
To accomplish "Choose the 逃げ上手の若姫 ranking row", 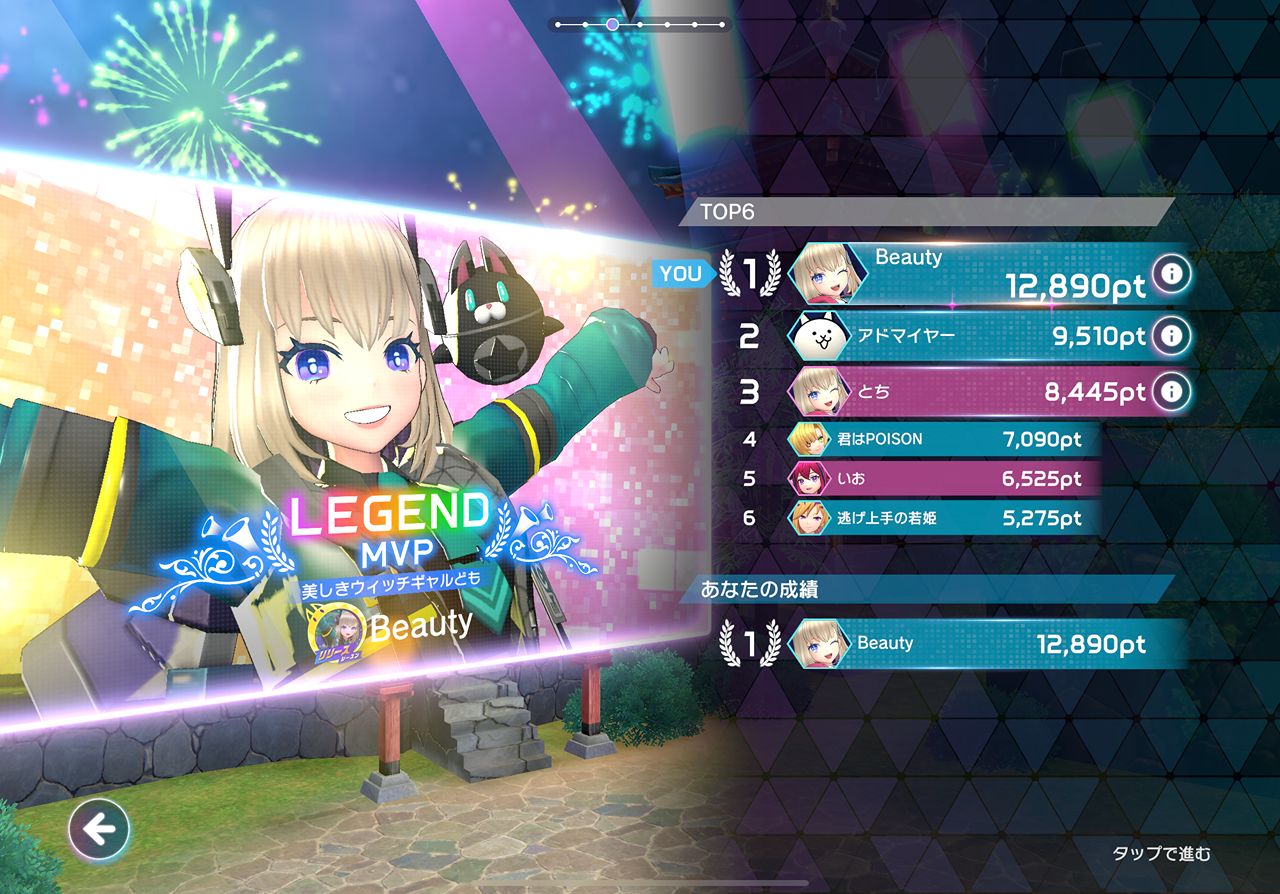I will [x=940, y=518].
